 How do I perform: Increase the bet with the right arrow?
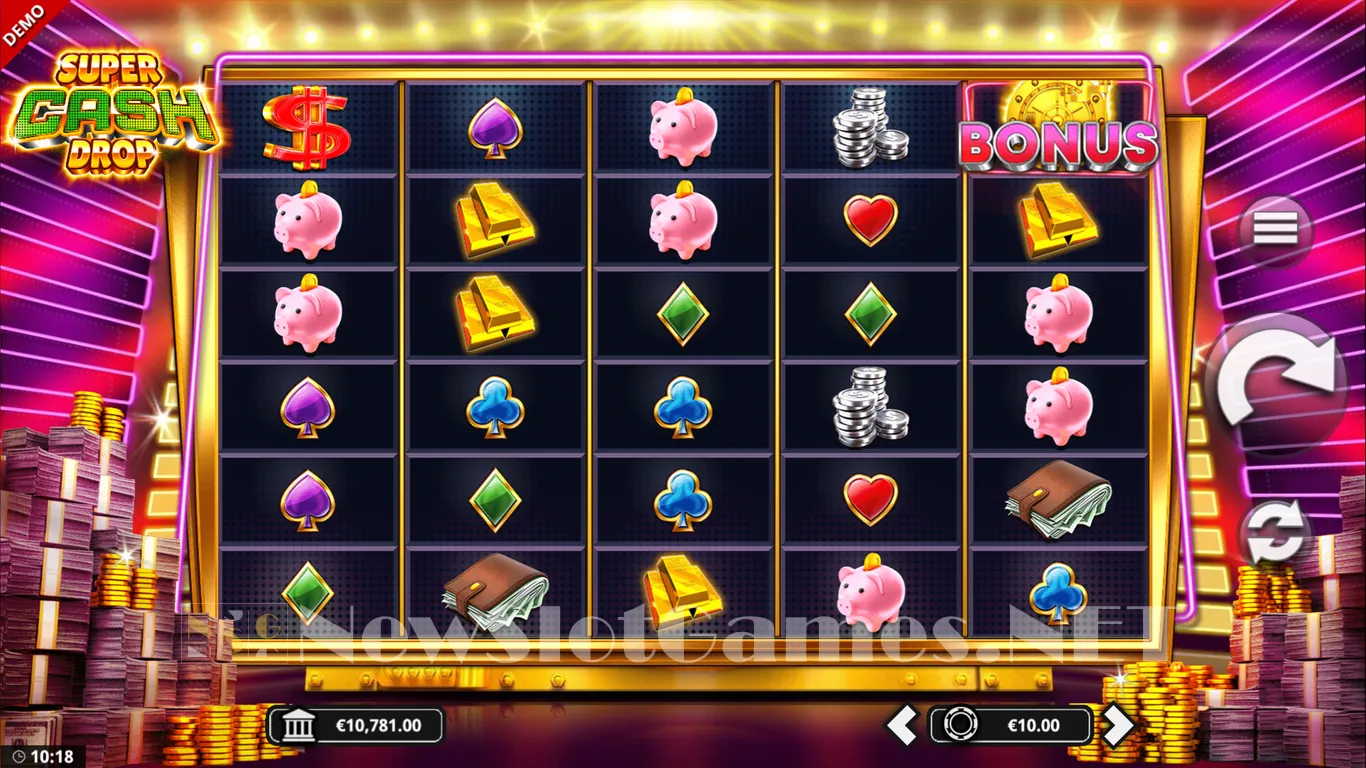(x=1117, y=725)
